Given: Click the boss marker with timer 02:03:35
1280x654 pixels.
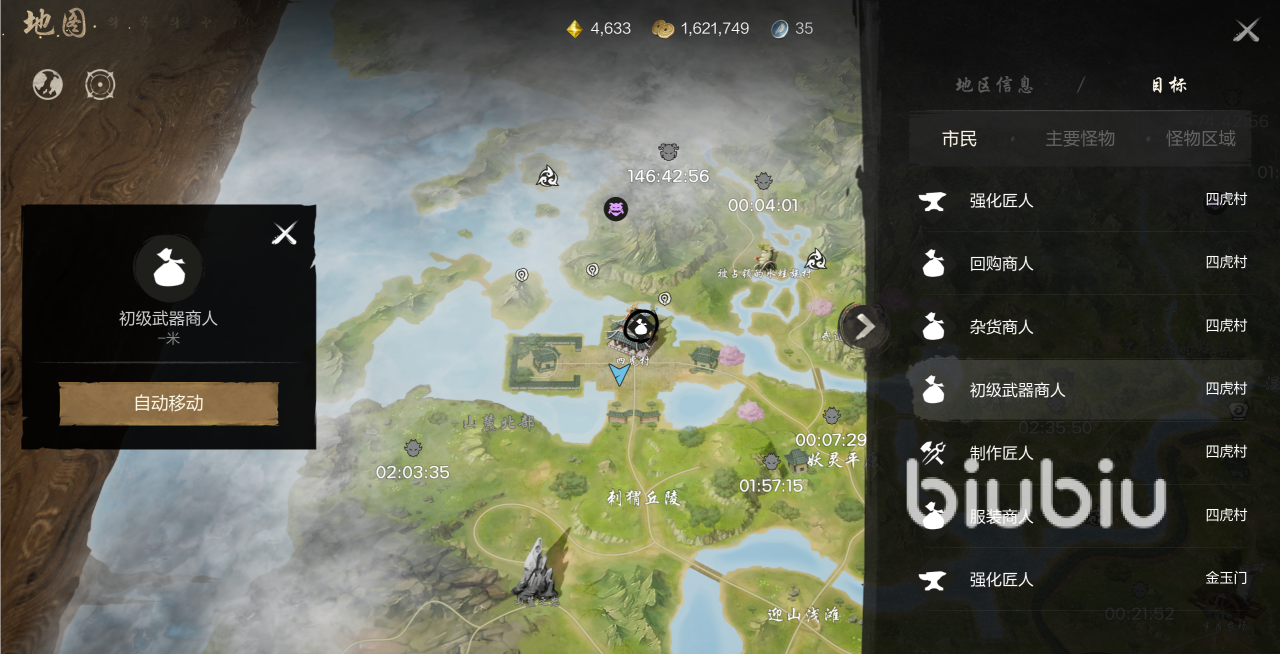Looking at the screenshot, I should [413, 448].
